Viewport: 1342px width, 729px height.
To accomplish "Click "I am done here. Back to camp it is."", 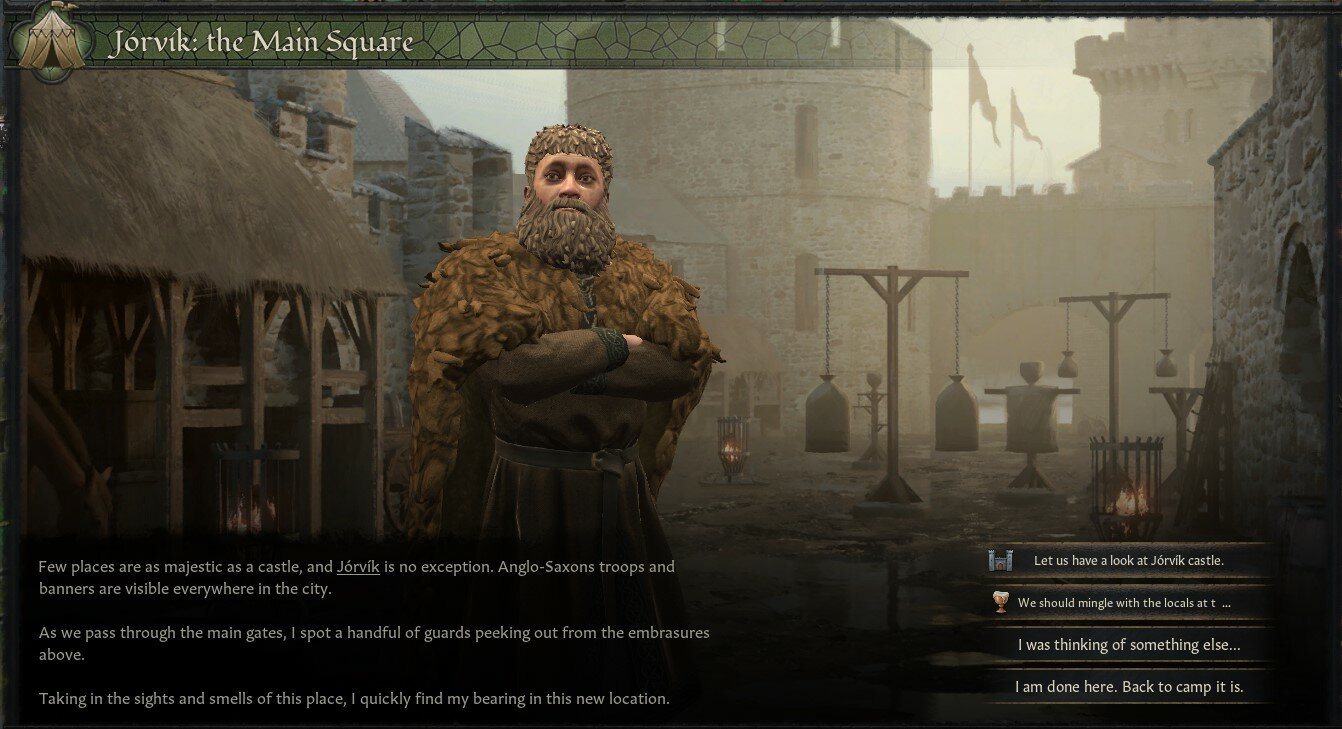I will pos(1128,686).
